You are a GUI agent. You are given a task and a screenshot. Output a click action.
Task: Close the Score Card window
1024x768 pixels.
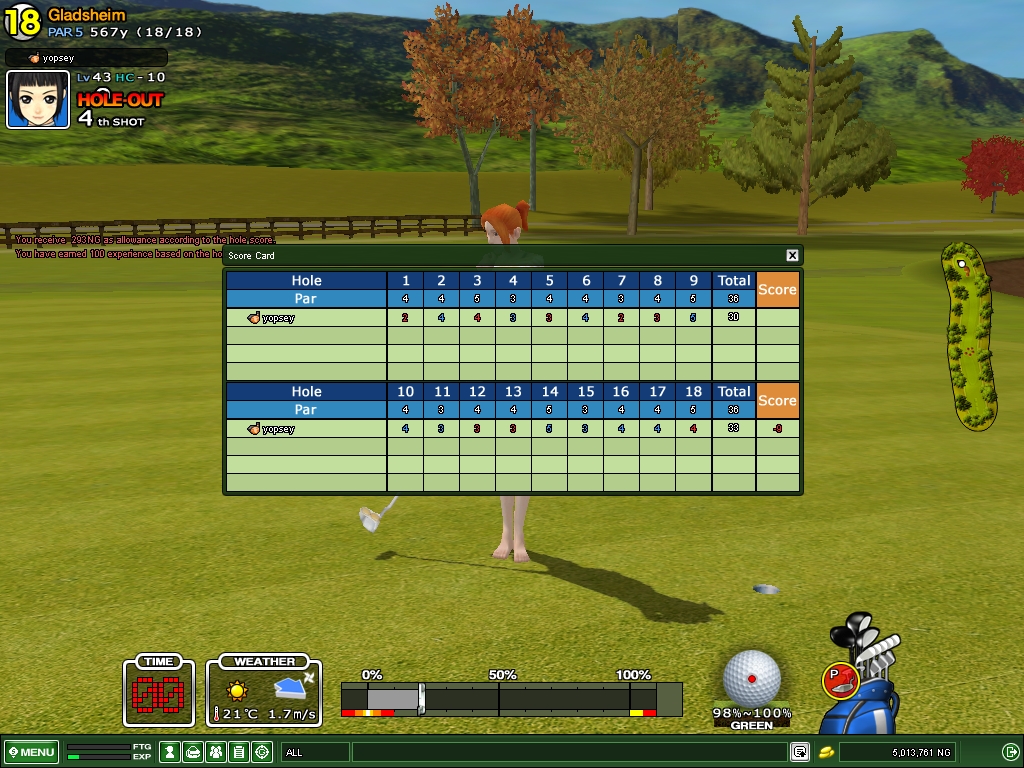point(792,256)
